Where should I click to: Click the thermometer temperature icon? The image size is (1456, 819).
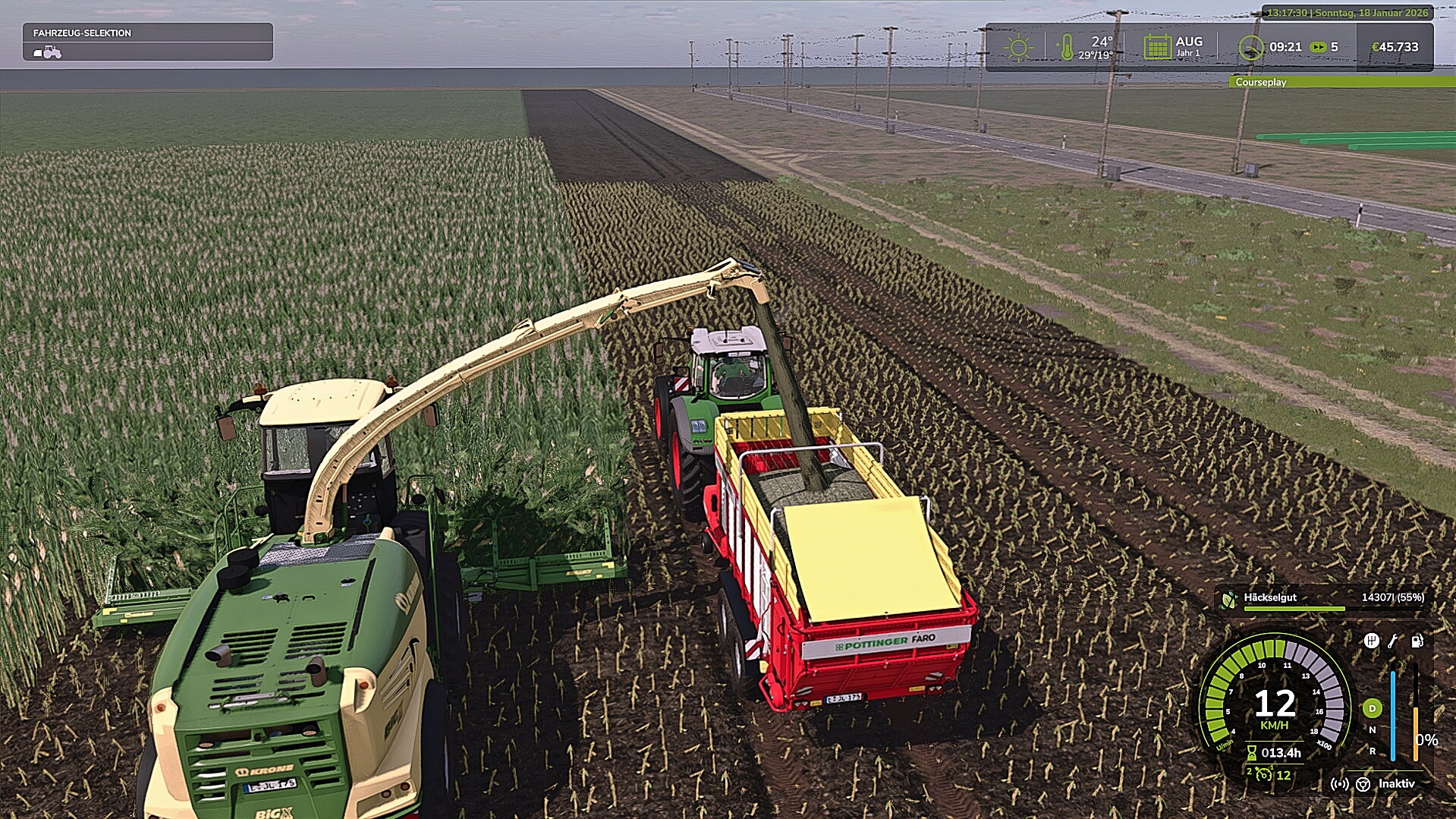(x=1067, y=47)
